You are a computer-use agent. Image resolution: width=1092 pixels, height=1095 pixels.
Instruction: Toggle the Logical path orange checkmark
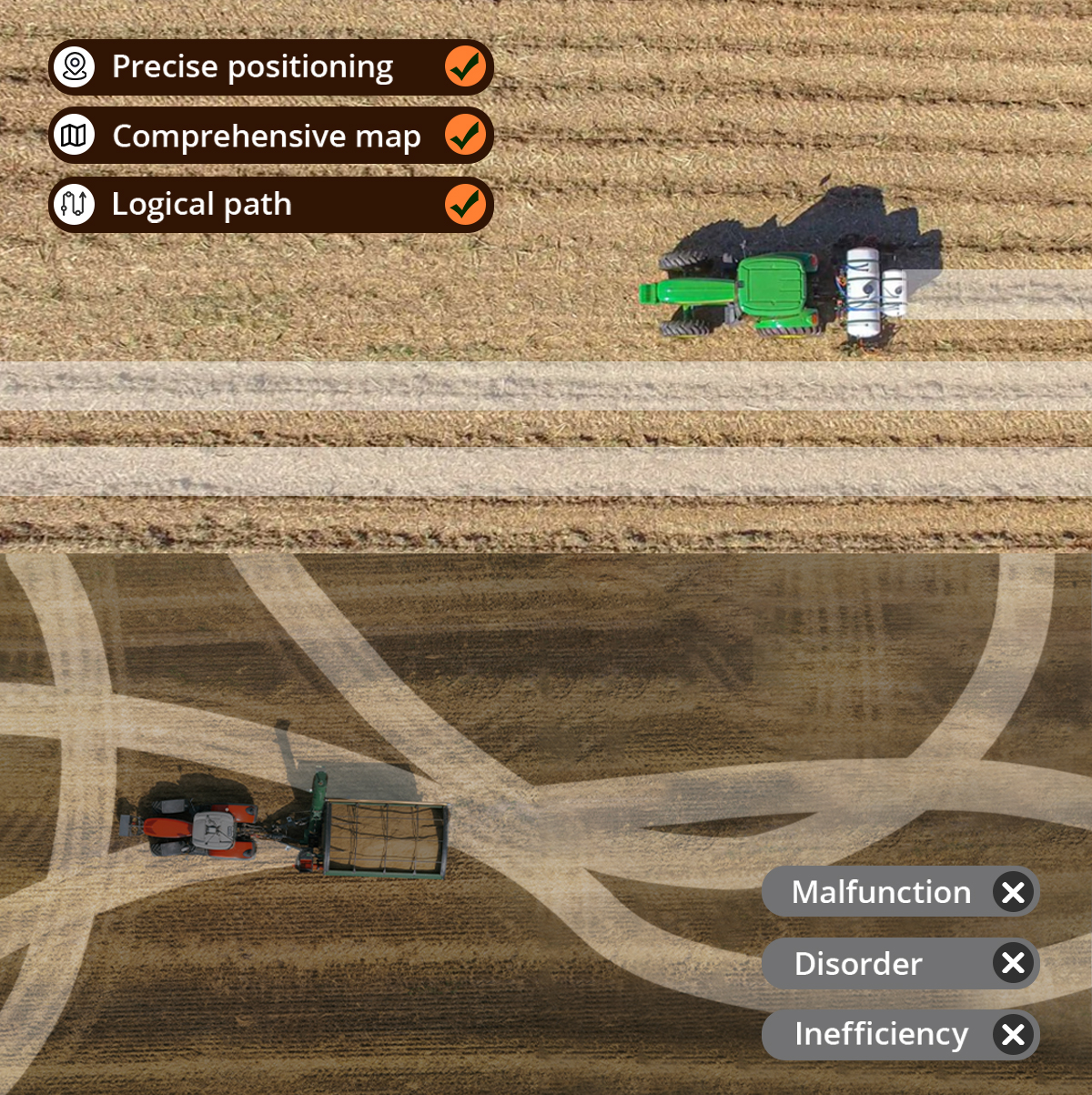coord(465,205)
